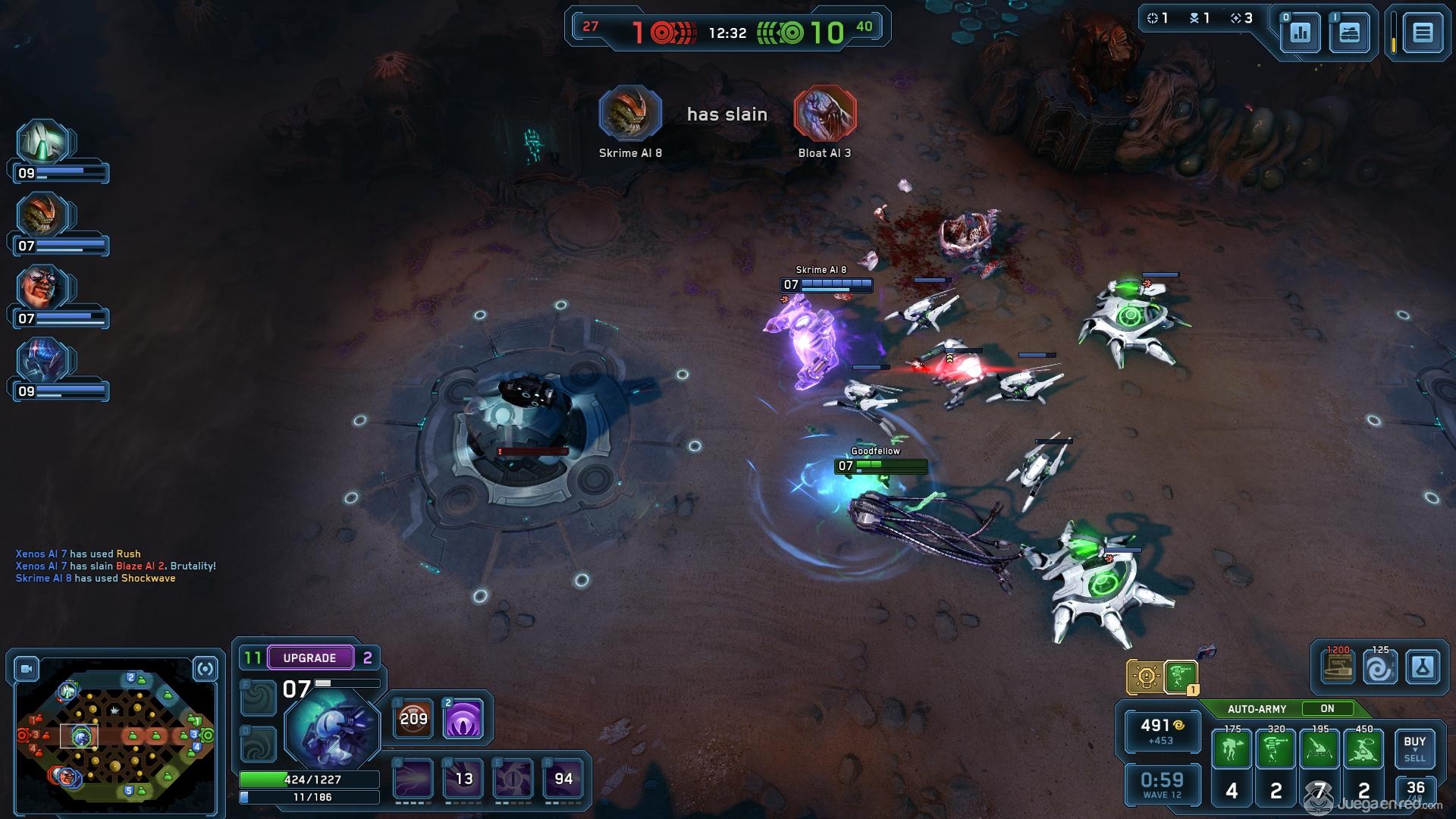Screen dimensions: 1456x819
Task: Click the signal ping button above minimap
Action: coord(205,669)
